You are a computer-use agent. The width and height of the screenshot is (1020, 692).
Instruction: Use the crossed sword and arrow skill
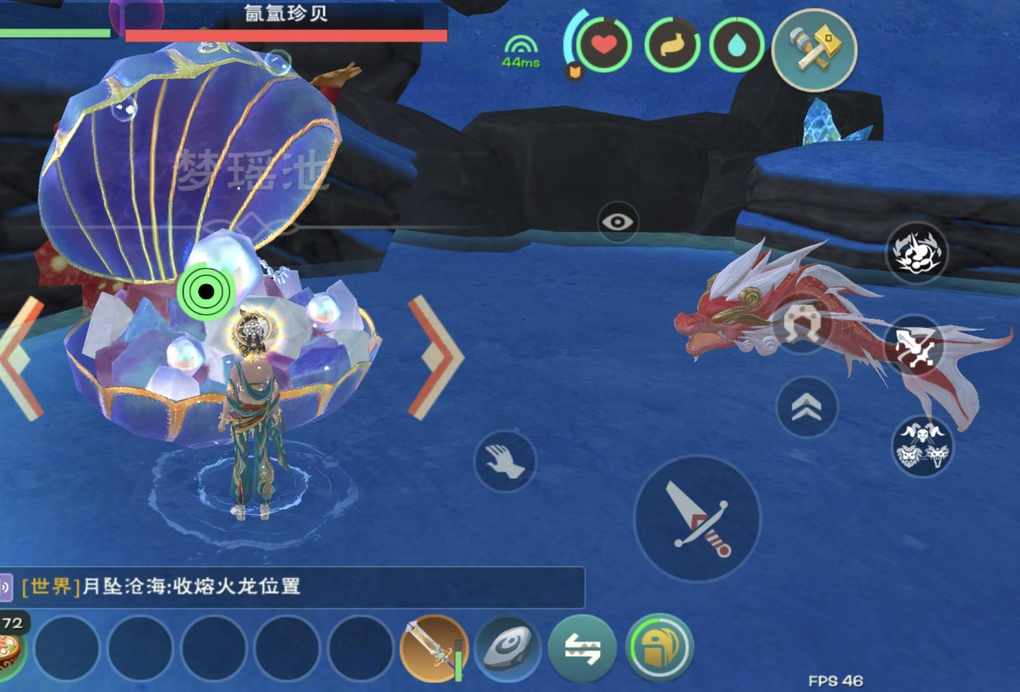coord(916,345)
